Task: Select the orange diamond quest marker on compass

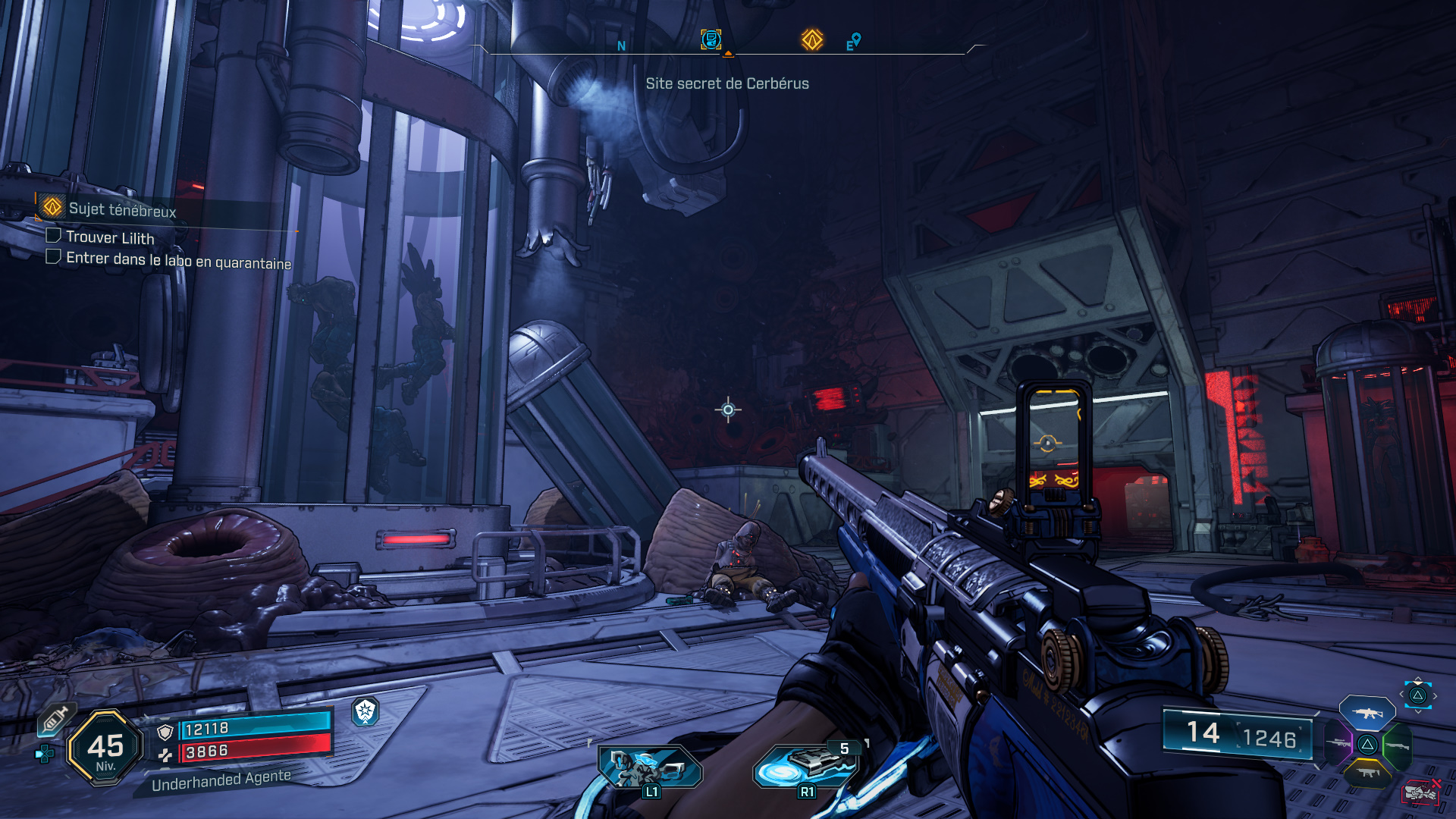Action: coord(812,39)
